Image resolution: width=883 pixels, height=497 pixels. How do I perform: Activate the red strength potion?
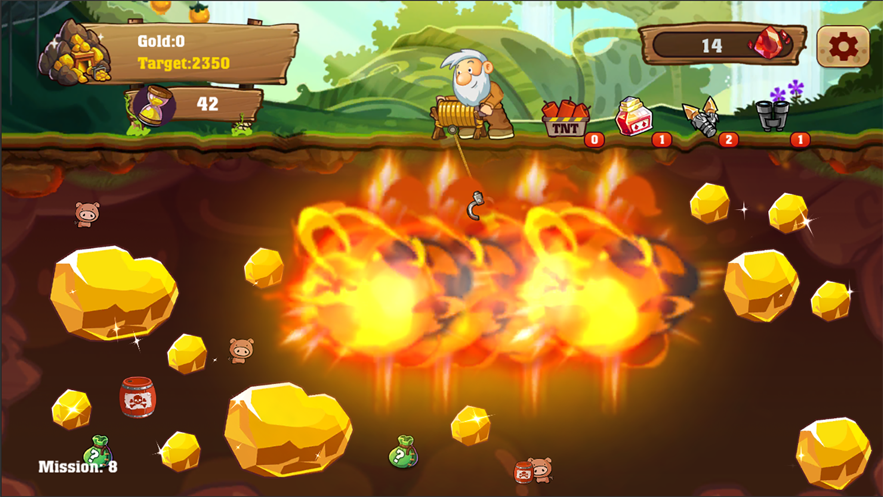pos(632,117)
